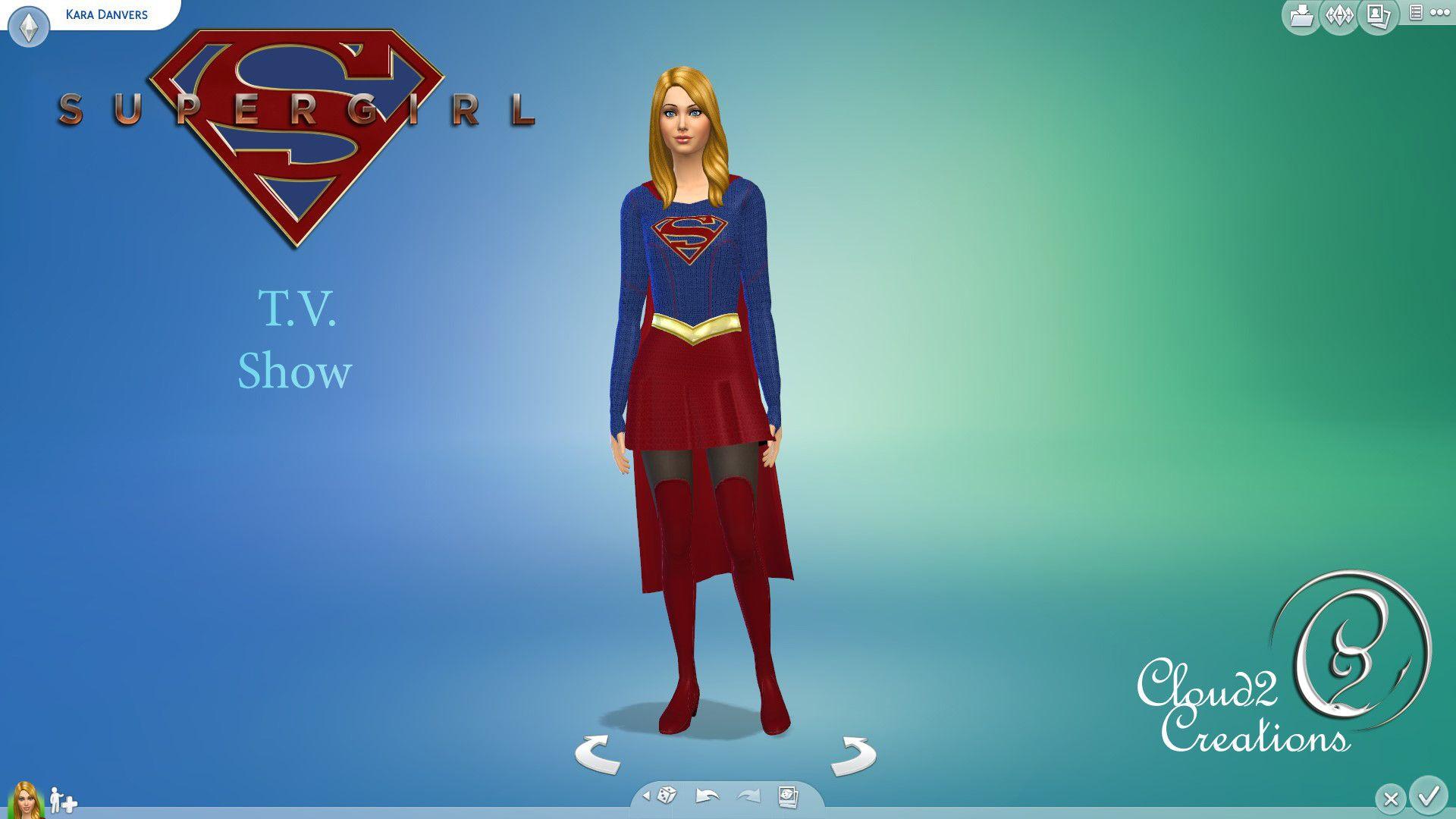
Task: Add a new Sim to the household
Action: pyautogui.click(x=64, y=801)
